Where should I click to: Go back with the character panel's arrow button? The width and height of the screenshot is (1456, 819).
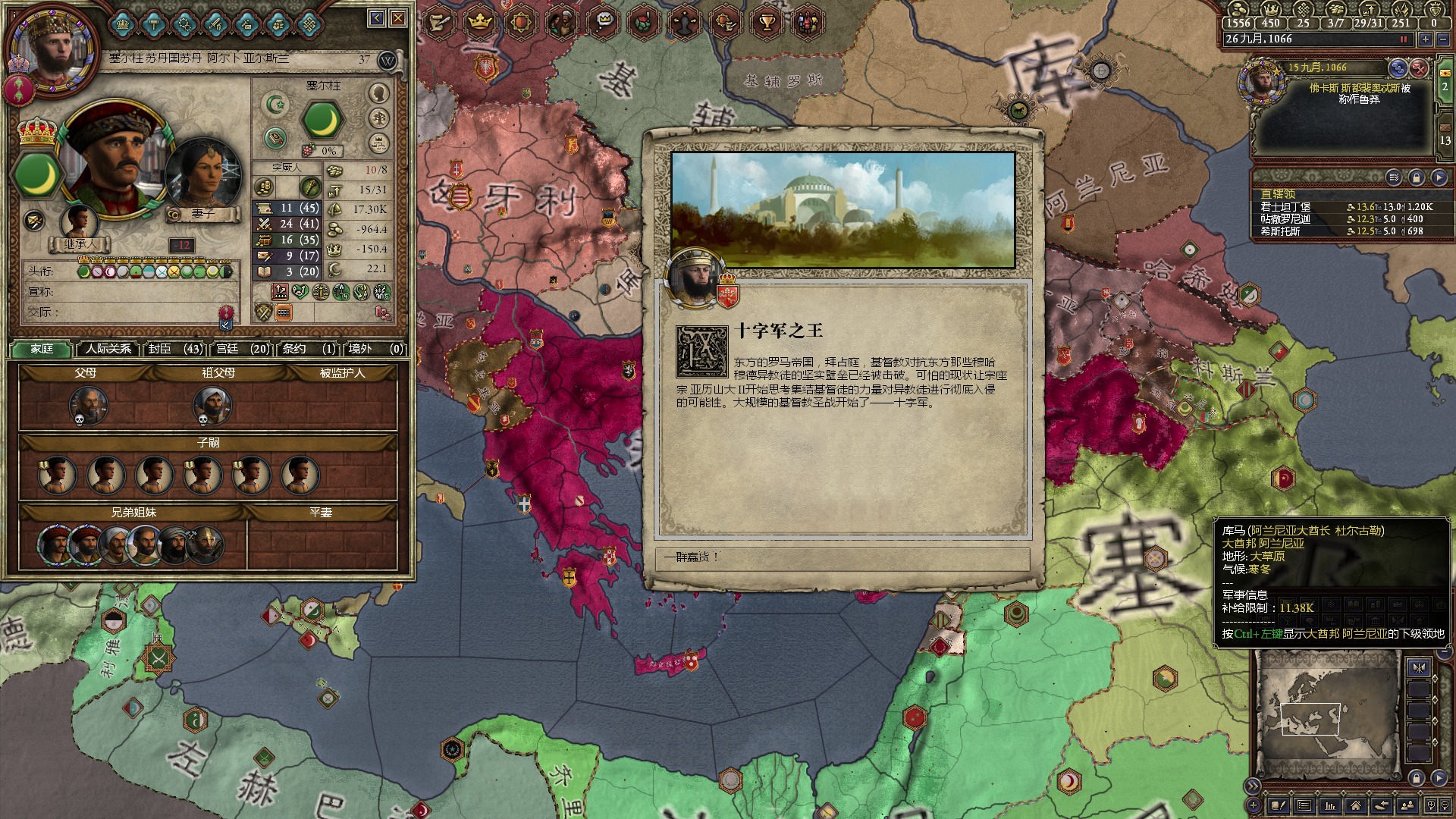[x=377, y=18]
